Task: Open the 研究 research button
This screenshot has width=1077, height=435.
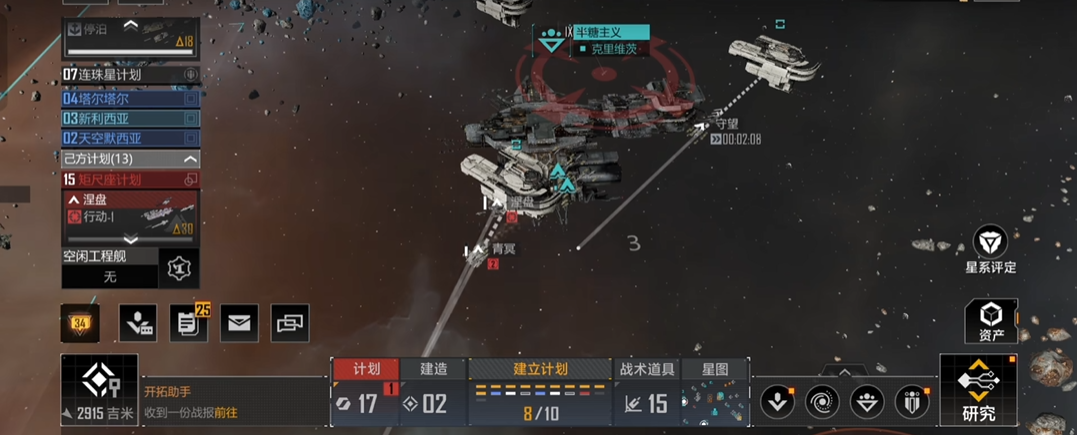Action: tap(977, 390)
